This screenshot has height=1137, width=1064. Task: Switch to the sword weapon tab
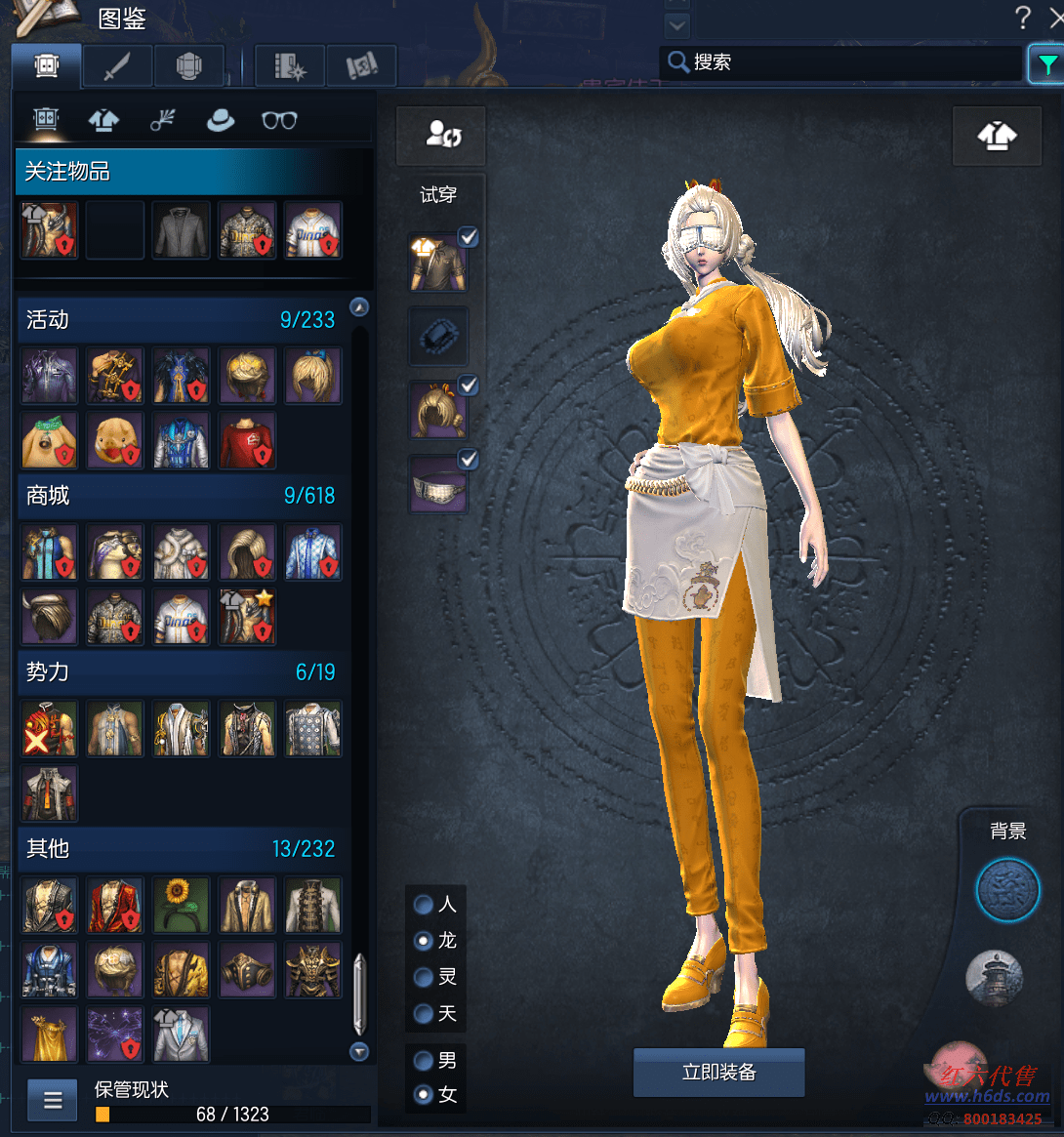click(x=117, y=66)
